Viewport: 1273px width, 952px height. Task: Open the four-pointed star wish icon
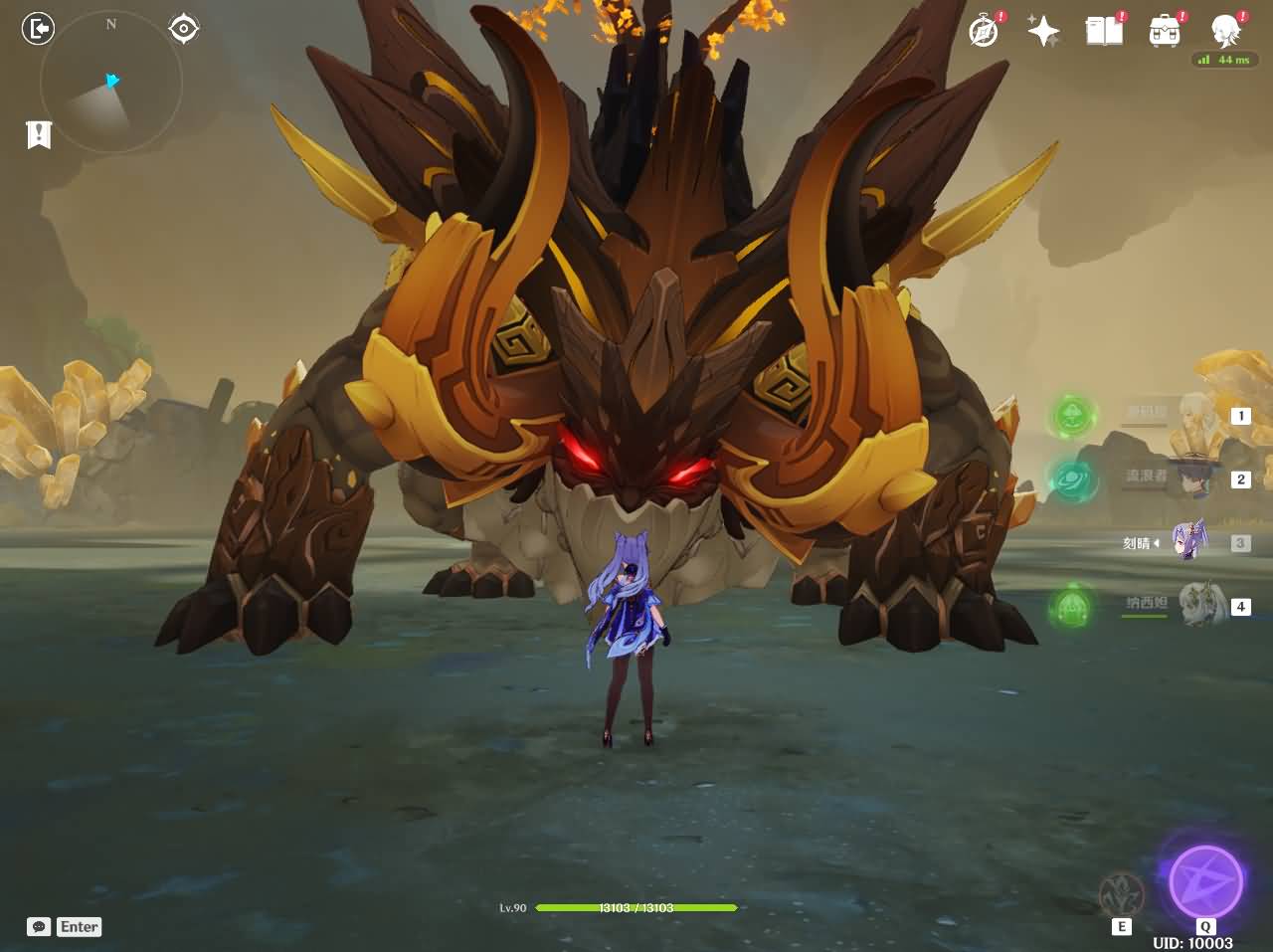pyautogui.click(x=1043, y=31)
